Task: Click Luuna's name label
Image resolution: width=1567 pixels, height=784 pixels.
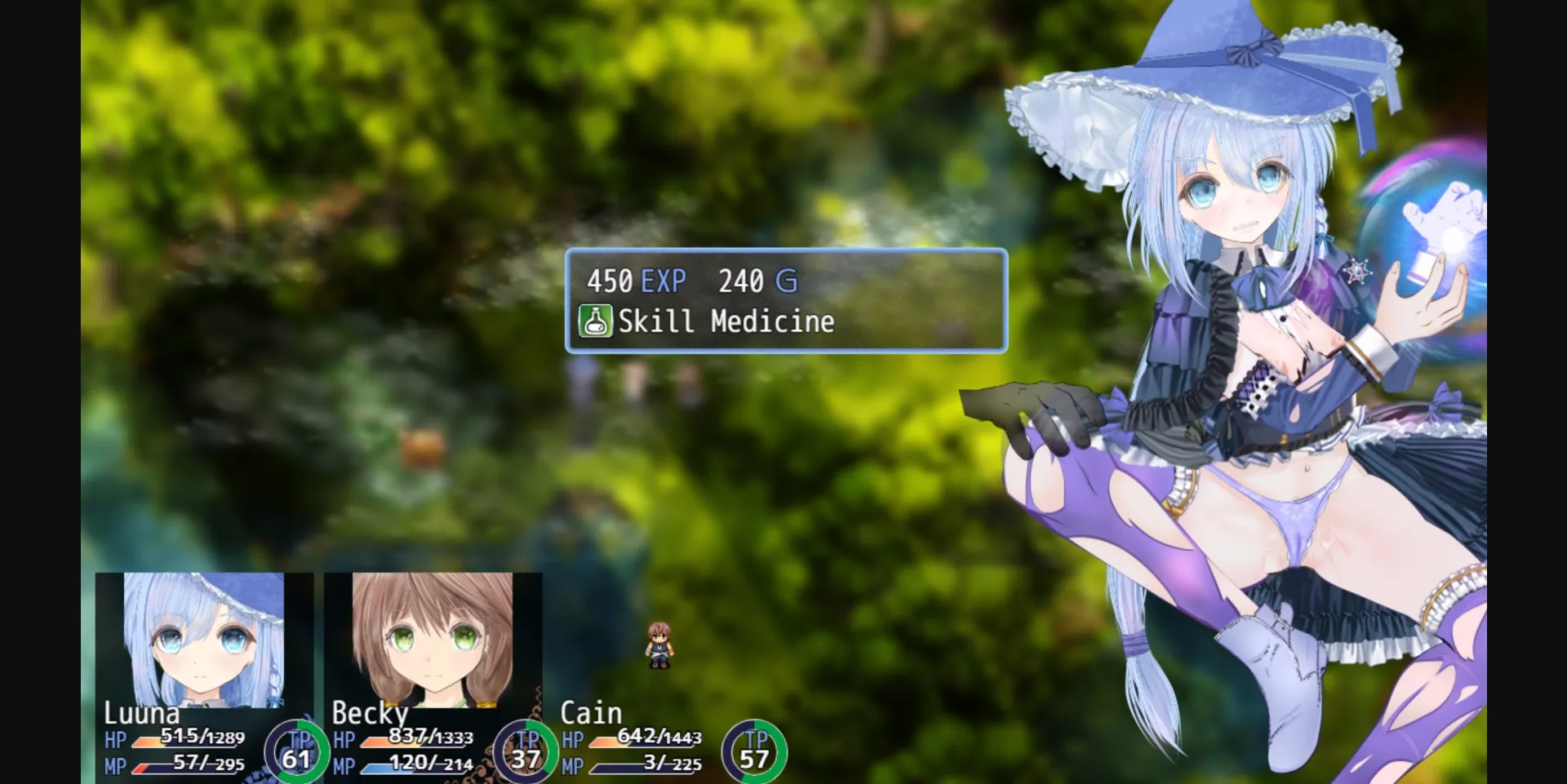Action: [x=143, y=712]
